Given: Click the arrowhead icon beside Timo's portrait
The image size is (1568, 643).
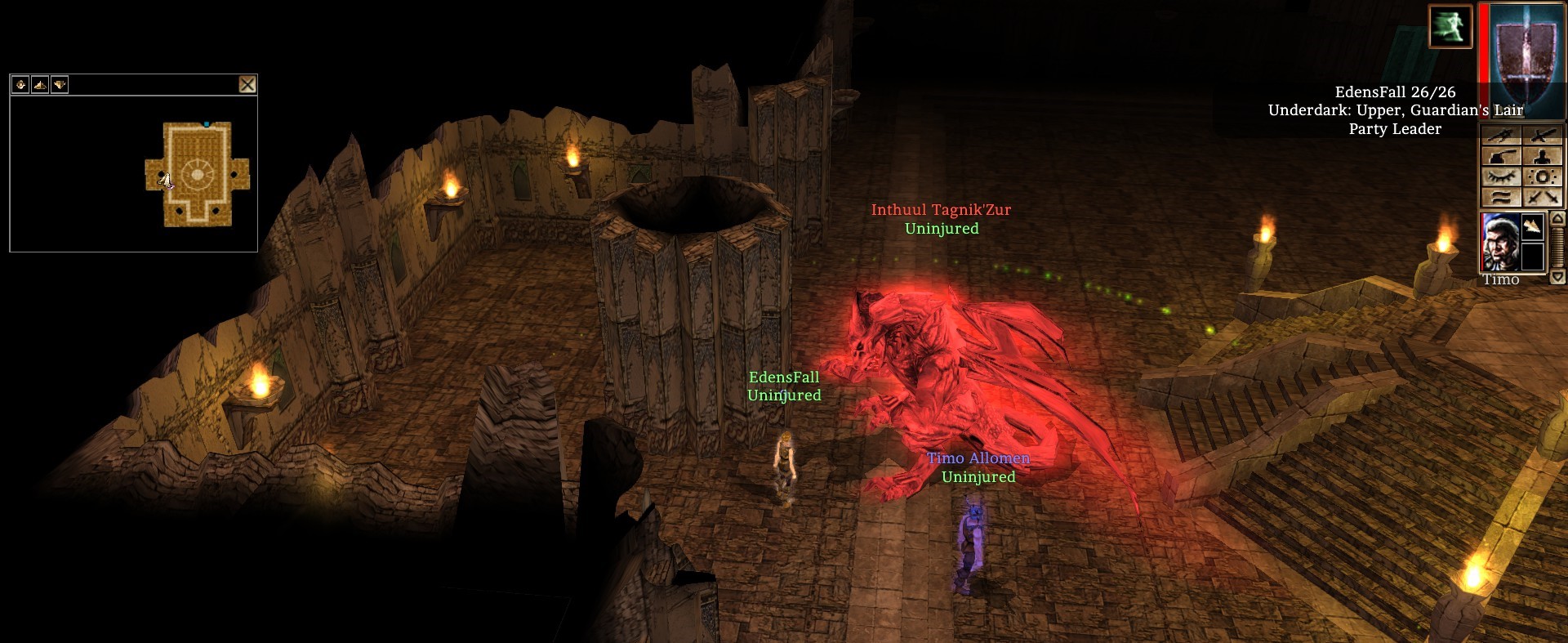Looking at the screenshot, I should click(1533, 226).
